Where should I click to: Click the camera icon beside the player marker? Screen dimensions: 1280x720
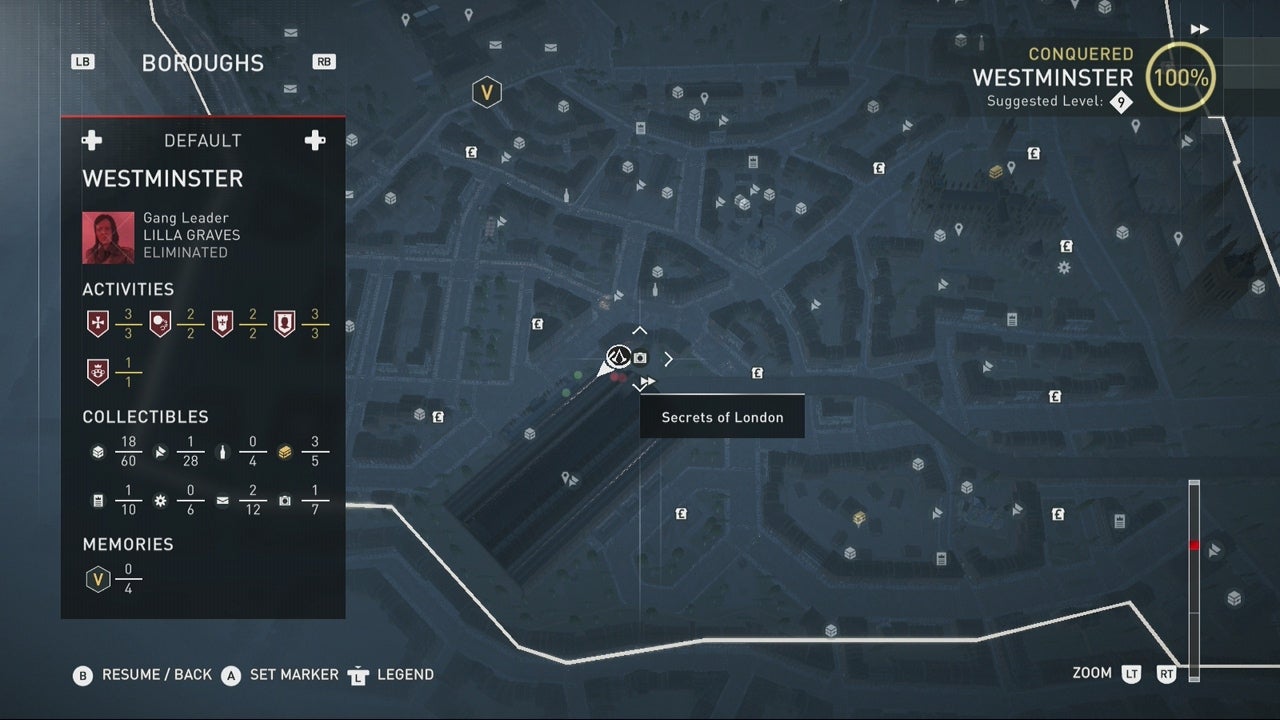pyautogui.click(x=639, y=357)
